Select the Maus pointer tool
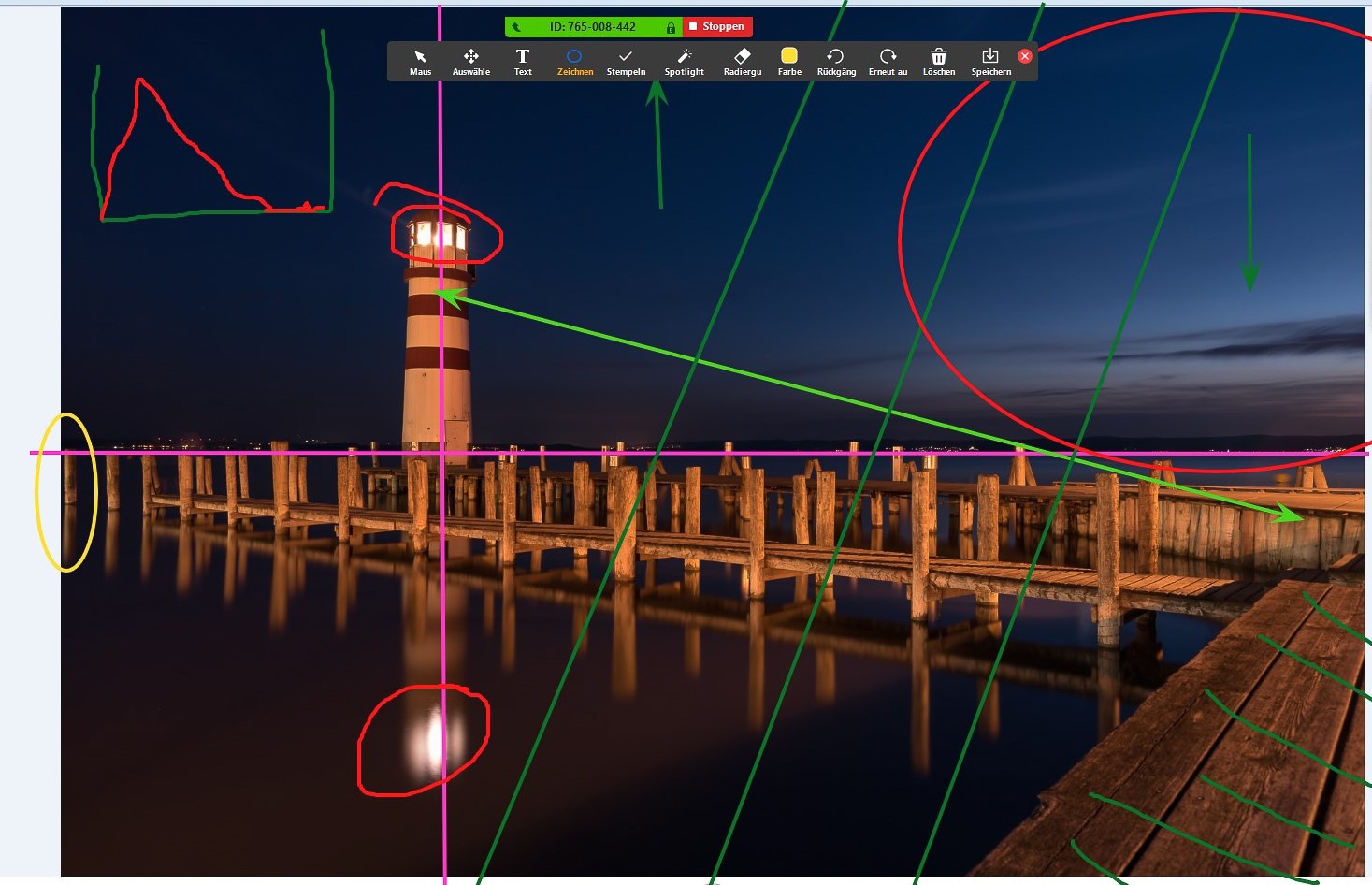 [420, 61]
